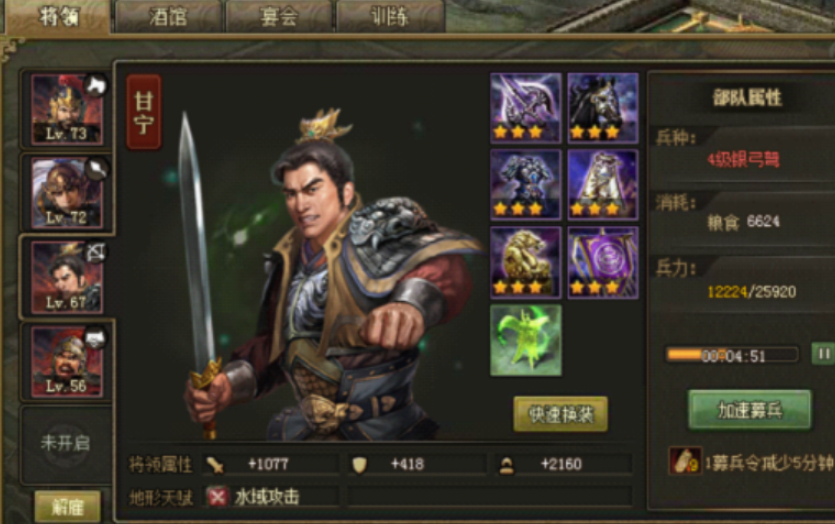
Task: Switch to the 酒馆 tab
Action: (x=167, y=17)
